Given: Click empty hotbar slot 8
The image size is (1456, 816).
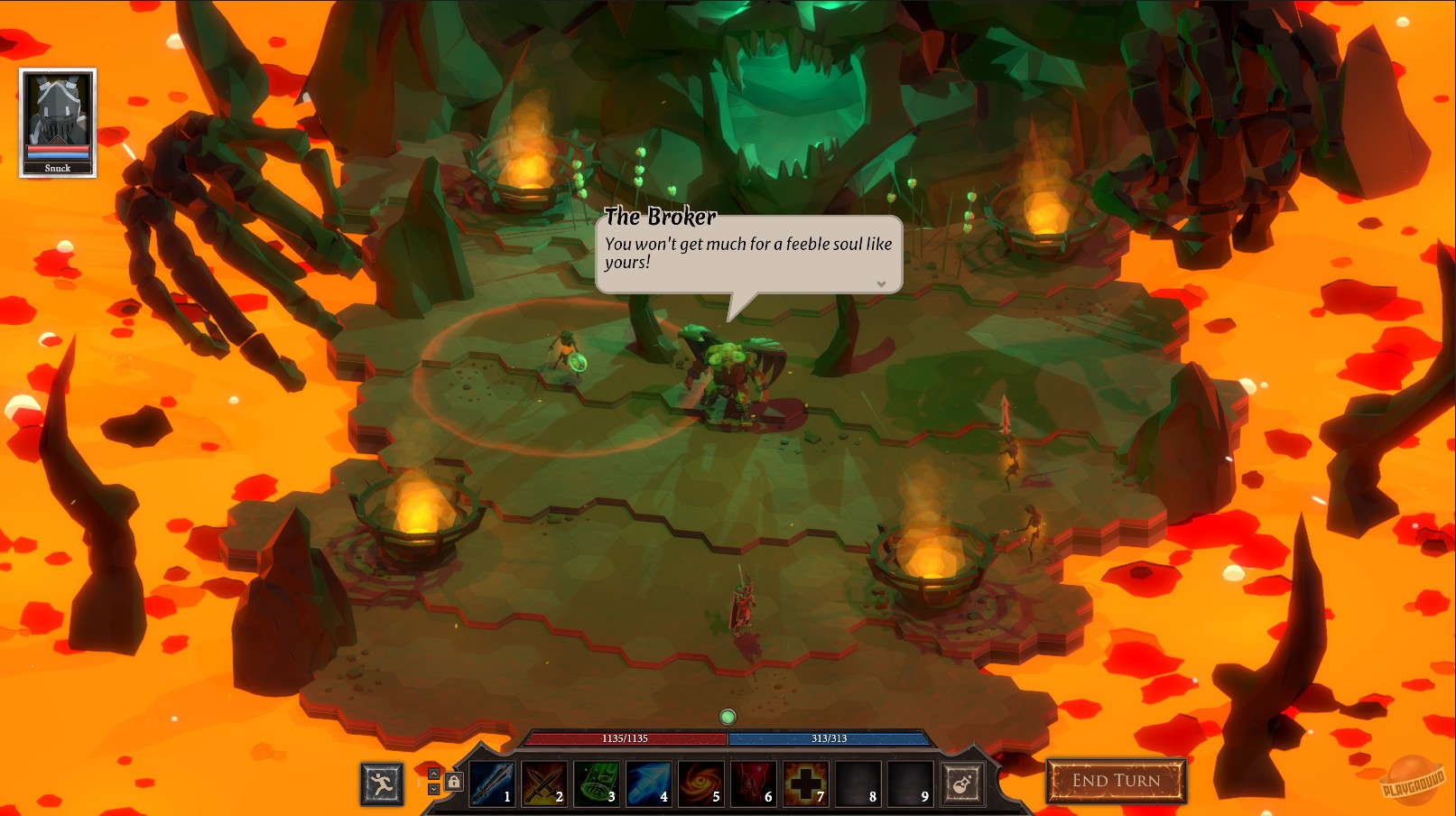Looking at the screenshot, I should [858, 782].
